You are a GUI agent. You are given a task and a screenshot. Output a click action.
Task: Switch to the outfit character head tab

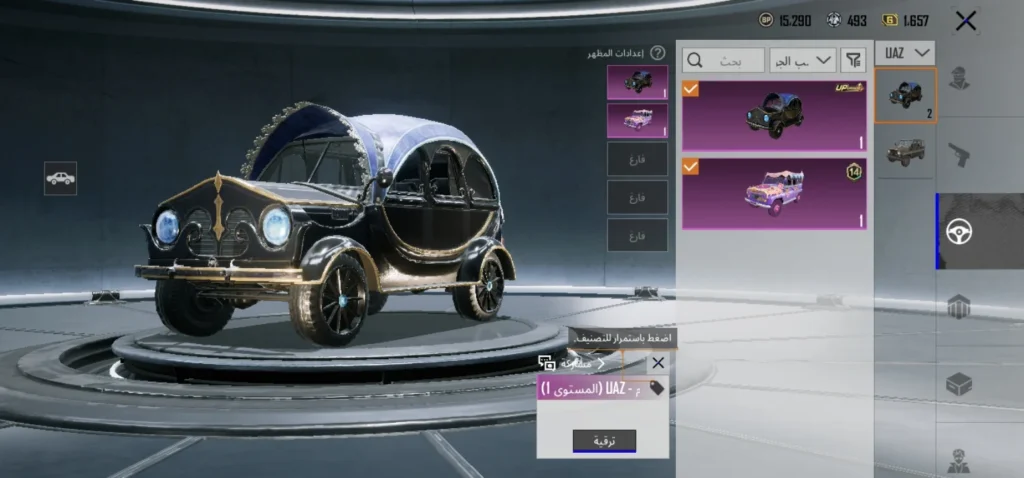(959, 78)
